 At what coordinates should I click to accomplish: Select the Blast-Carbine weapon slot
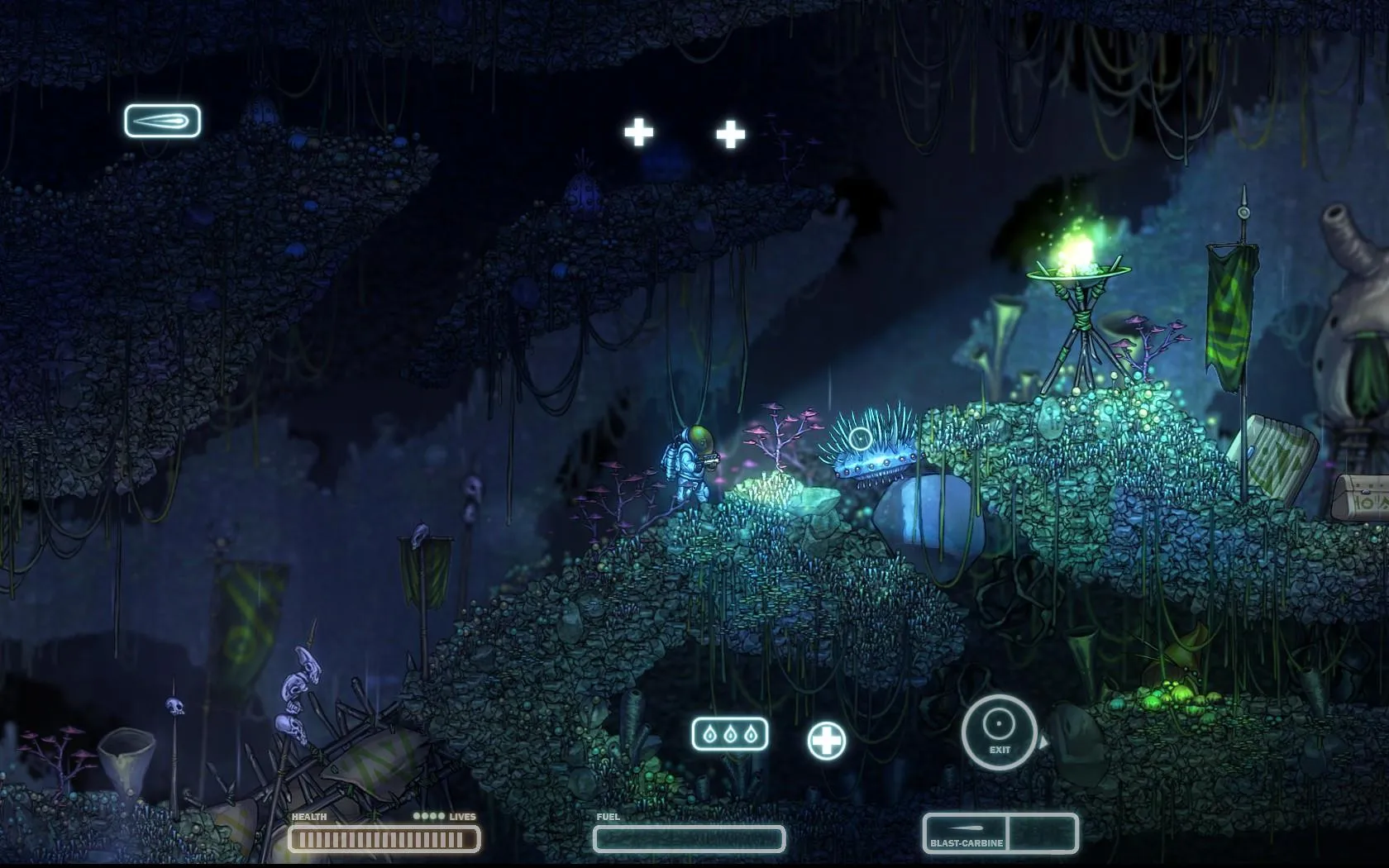tap(965, 832)
